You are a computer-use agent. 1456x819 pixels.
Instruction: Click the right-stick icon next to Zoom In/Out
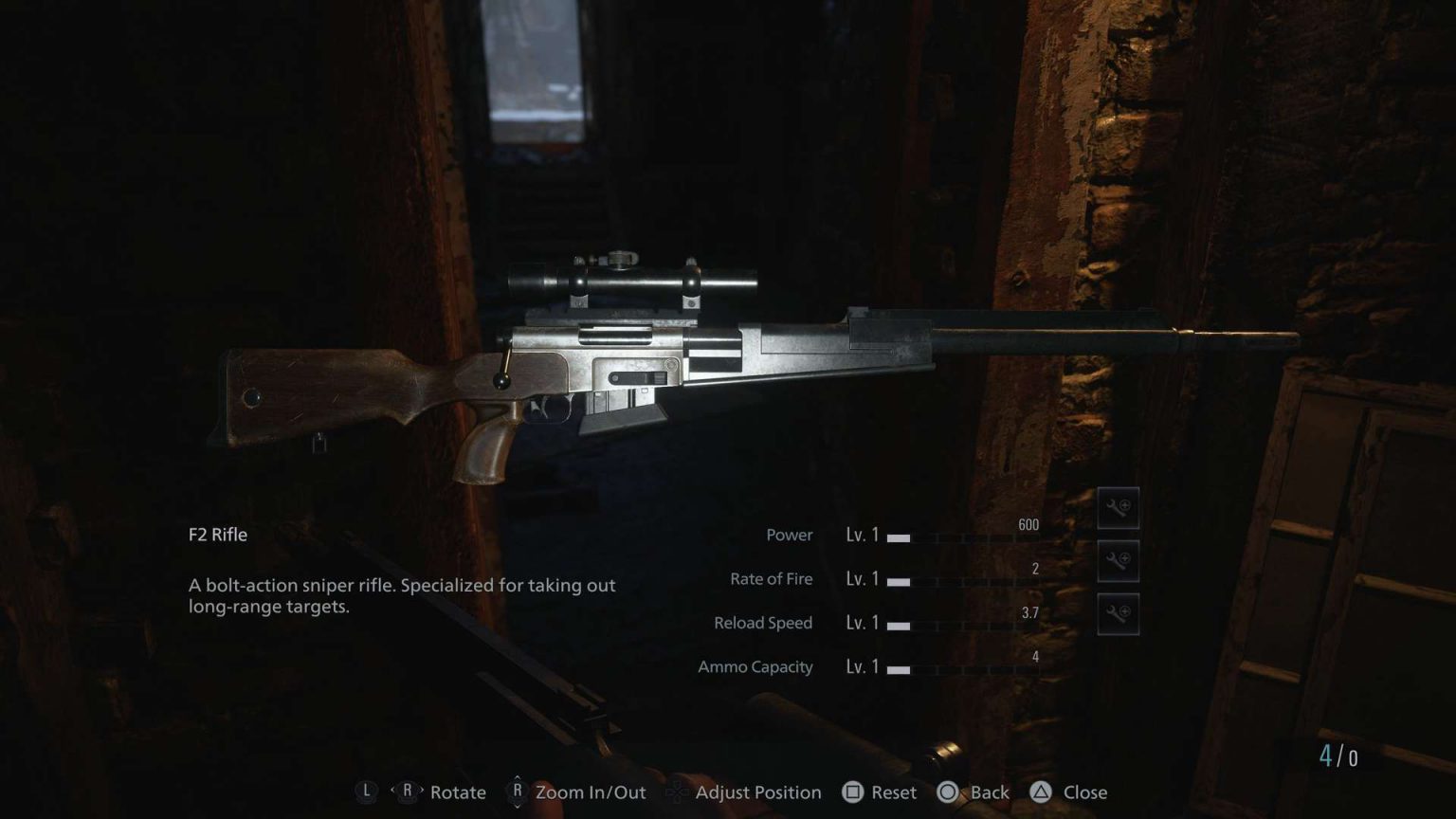[517, 792]
